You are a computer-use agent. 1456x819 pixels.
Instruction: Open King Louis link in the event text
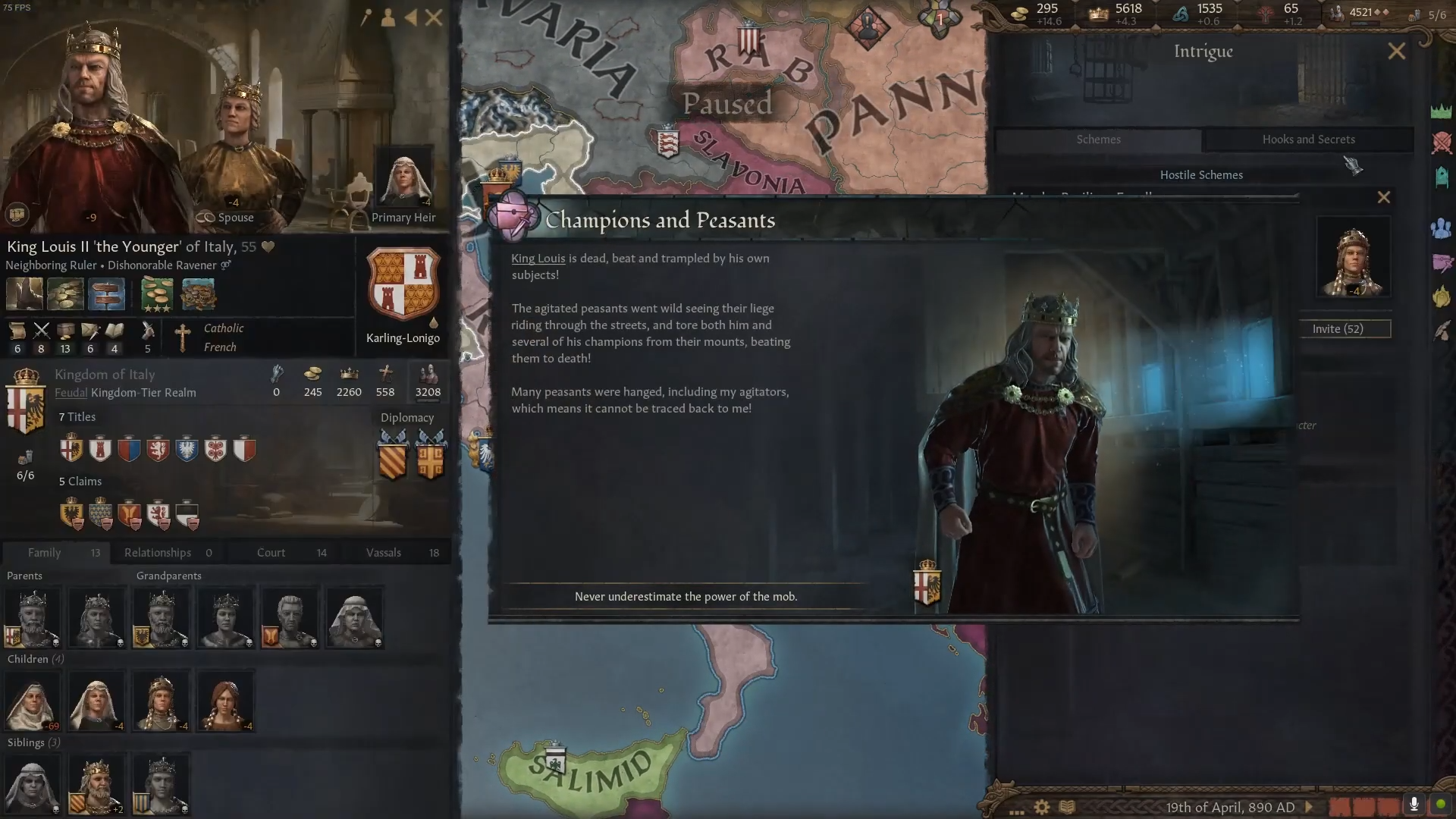click(x=538, y=258)
